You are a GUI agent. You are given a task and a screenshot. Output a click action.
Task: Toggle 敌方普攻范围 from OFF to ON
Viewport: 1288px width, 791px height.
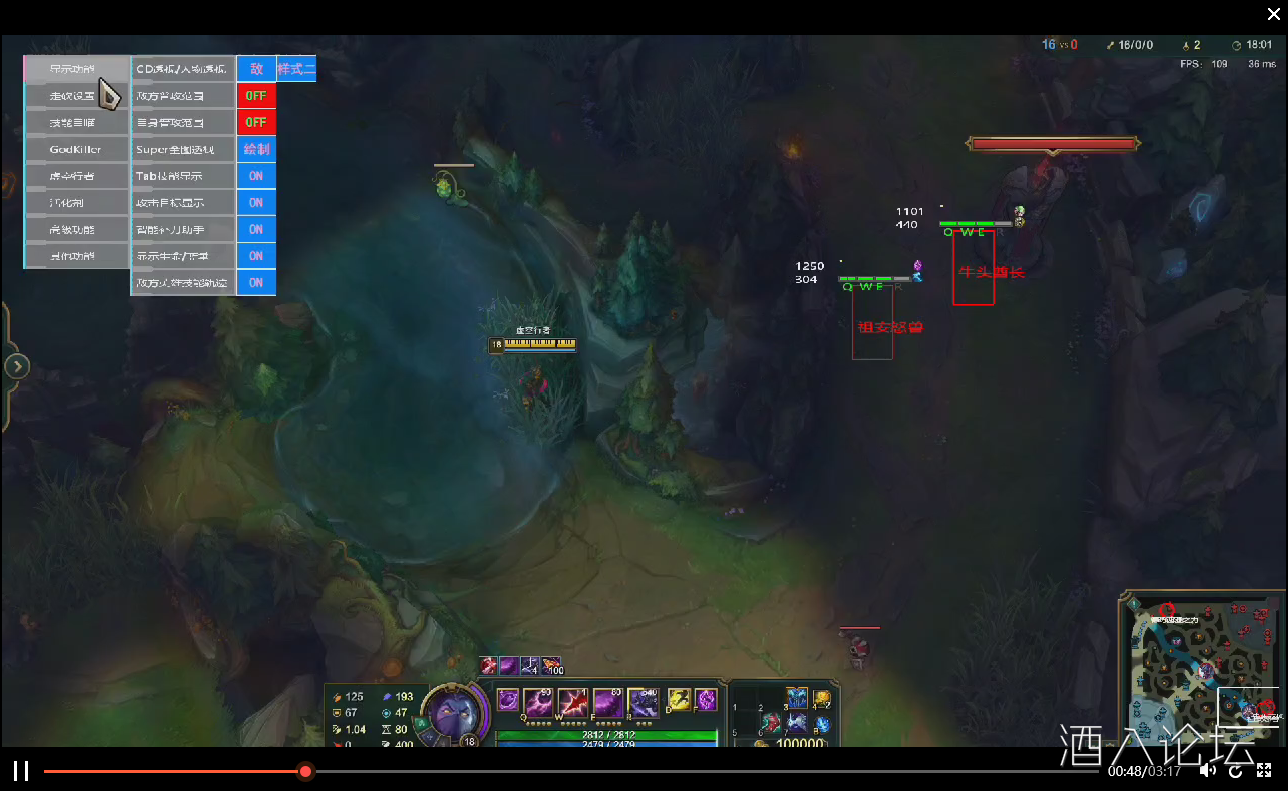pyautogui.click(x=256, y=95)
